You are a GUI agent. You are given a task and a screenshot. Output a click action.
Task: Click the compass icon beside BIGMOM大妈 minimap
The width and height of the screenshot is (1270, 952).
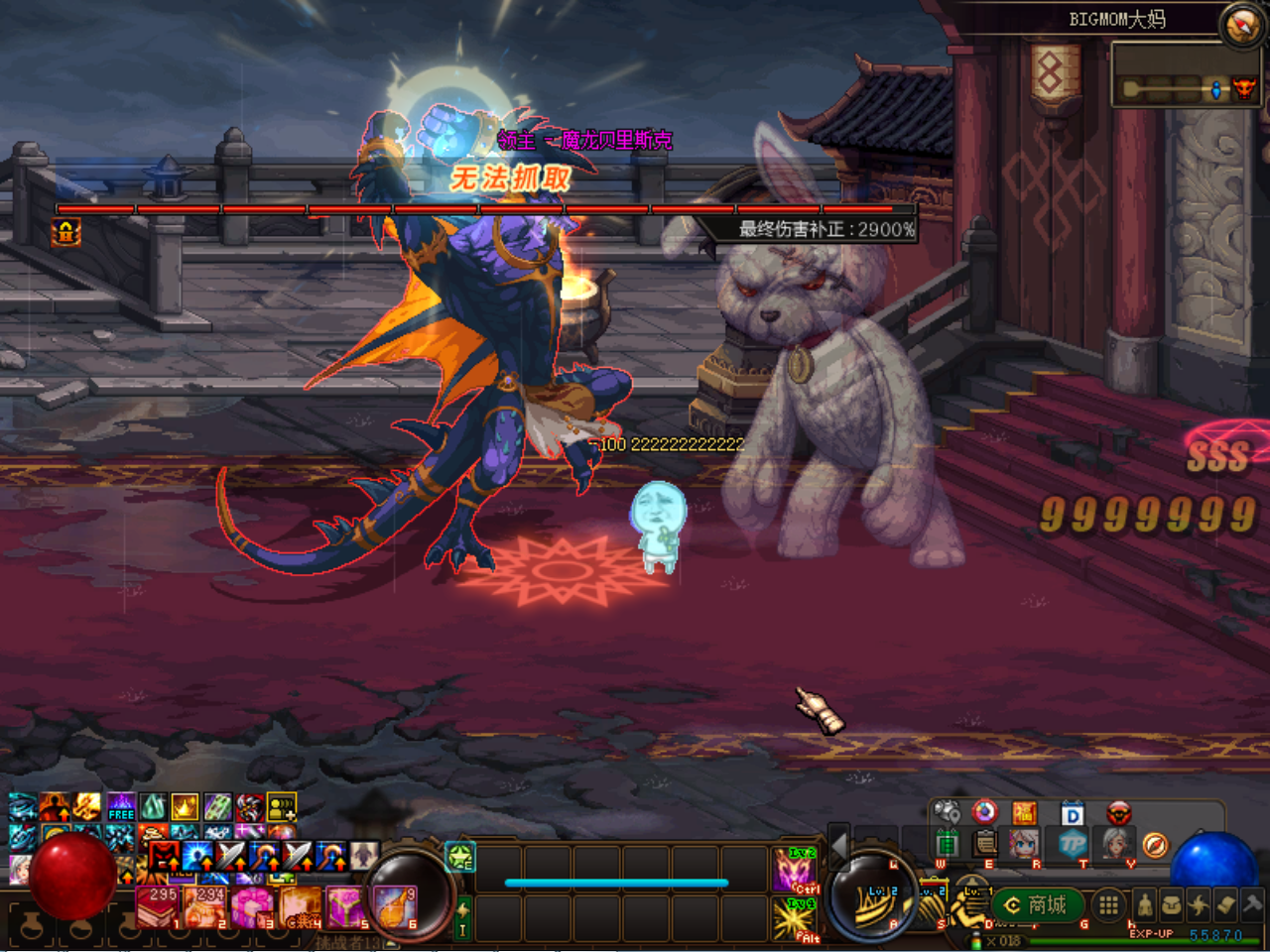[1242, 23]
